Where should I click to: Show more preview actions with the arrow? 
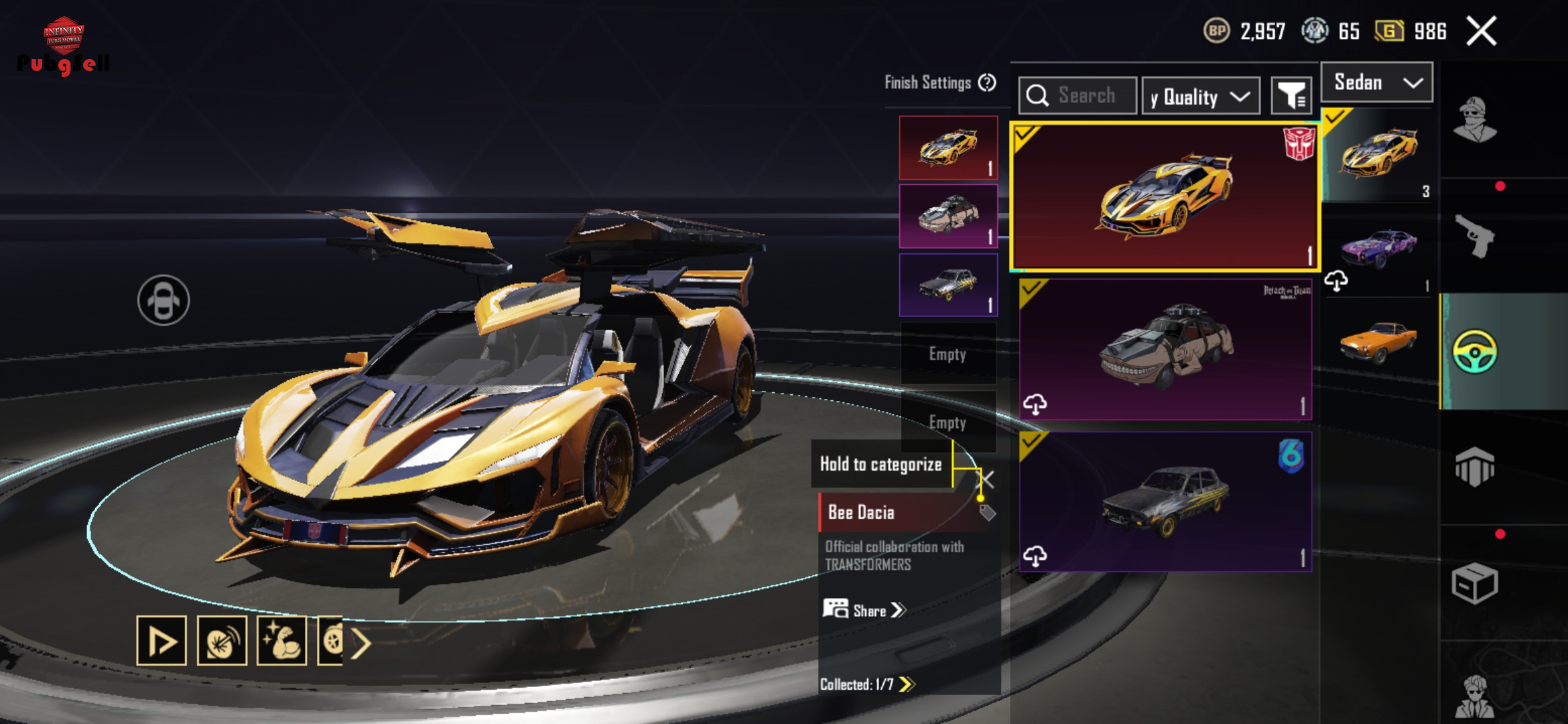361,644
